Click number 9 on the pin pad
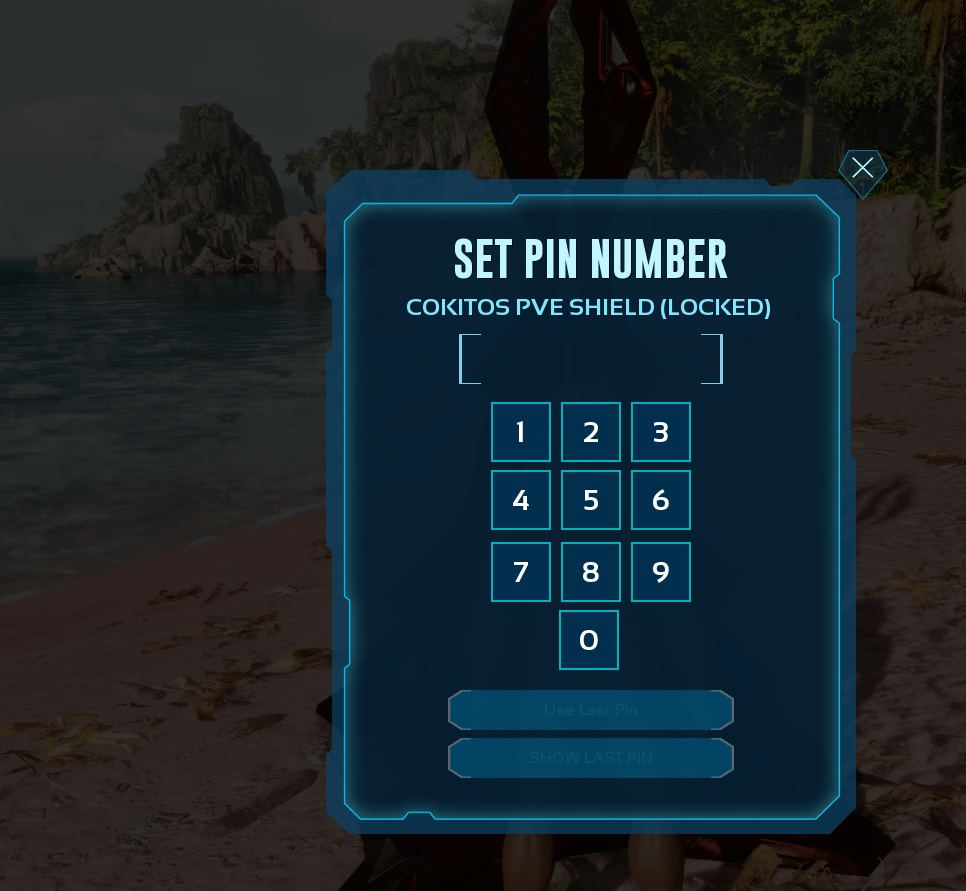Viewport: 966px width, 891px height. click(x=661, y=572)
